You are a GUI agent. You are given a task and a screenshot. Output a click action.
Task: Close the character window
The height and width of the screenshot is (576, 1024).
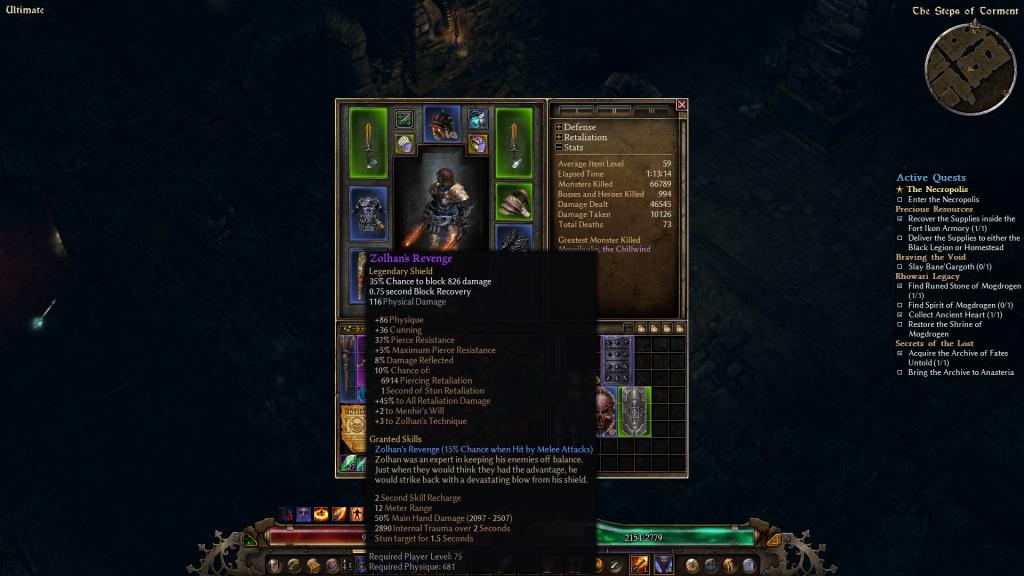(682, 104)
